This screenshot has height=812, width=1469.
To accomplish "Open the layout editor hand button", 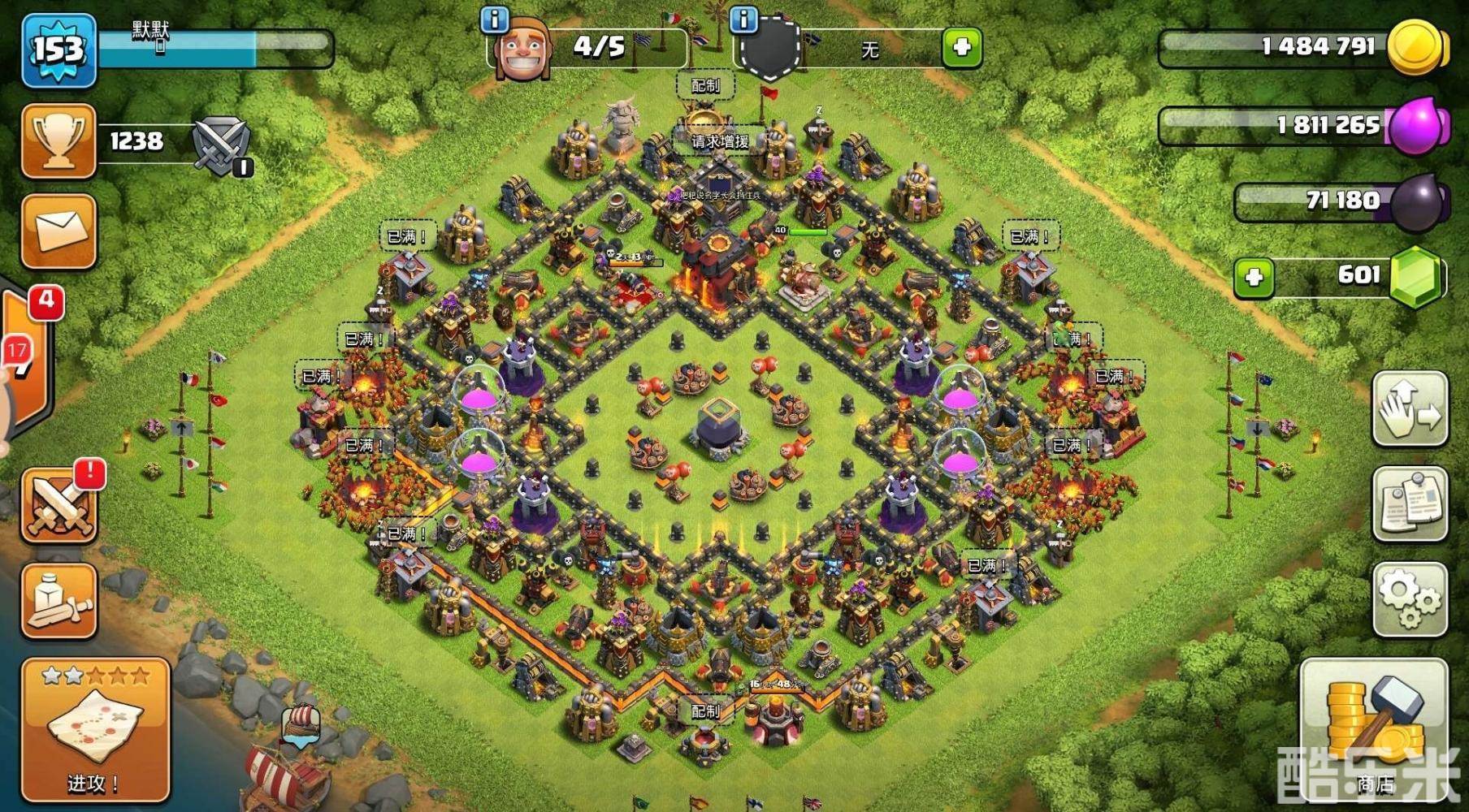I will coord(1410,409).
